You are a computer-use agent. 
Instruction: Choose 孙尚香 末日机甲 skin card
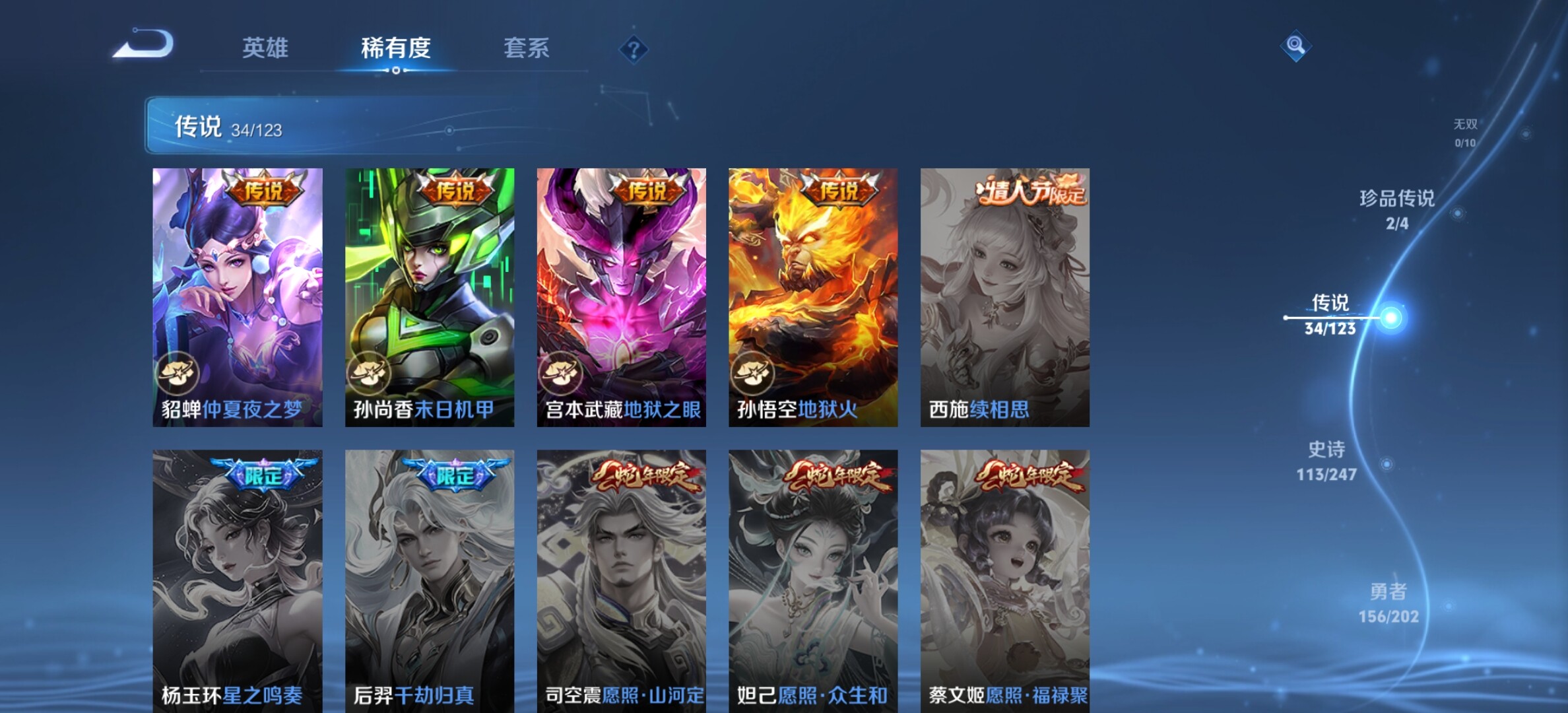(430, 297)
